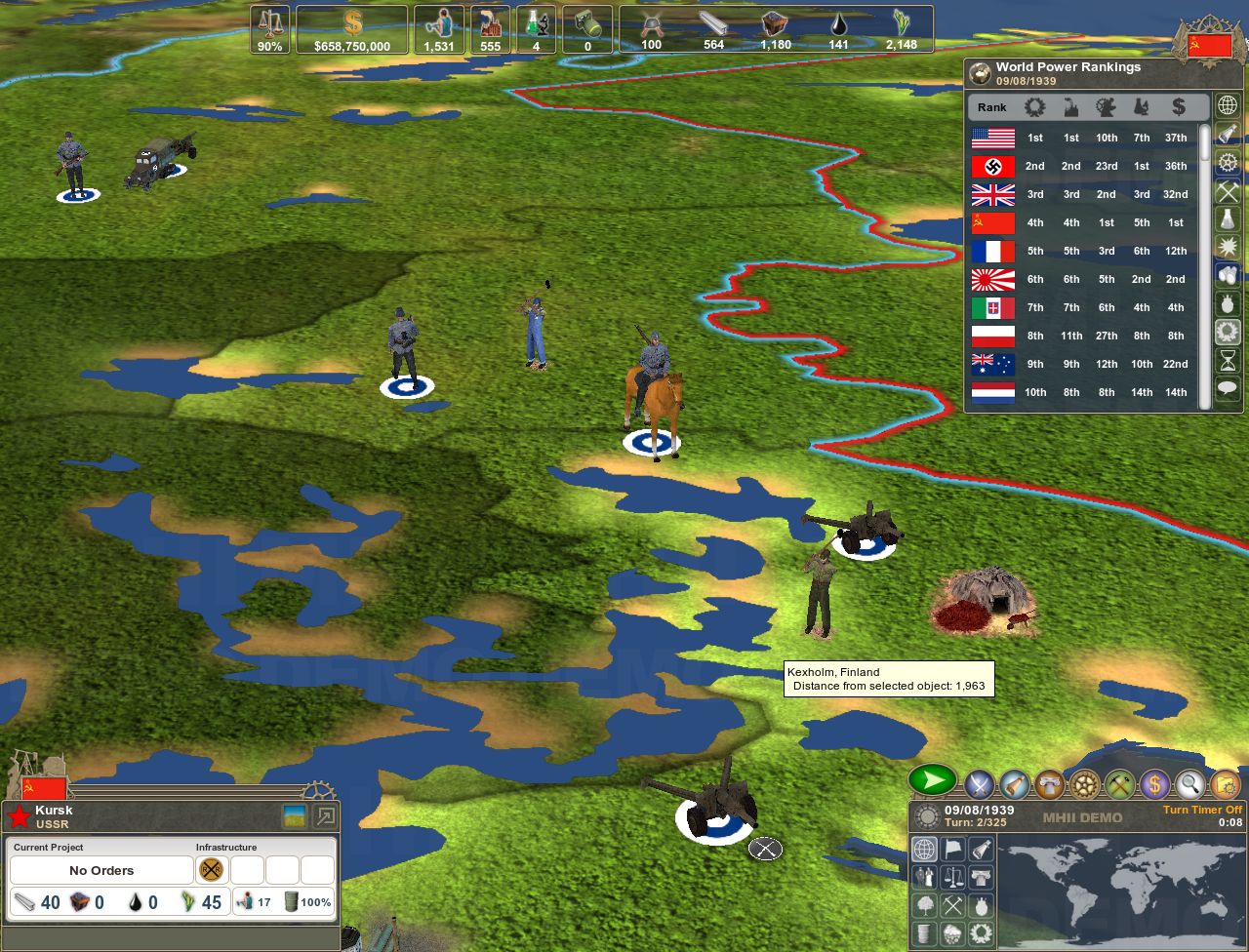Open the Current Project No Orders selector
Image resolution: width=1249 pixels, height=952 pixels.
[x=101, y=870]
